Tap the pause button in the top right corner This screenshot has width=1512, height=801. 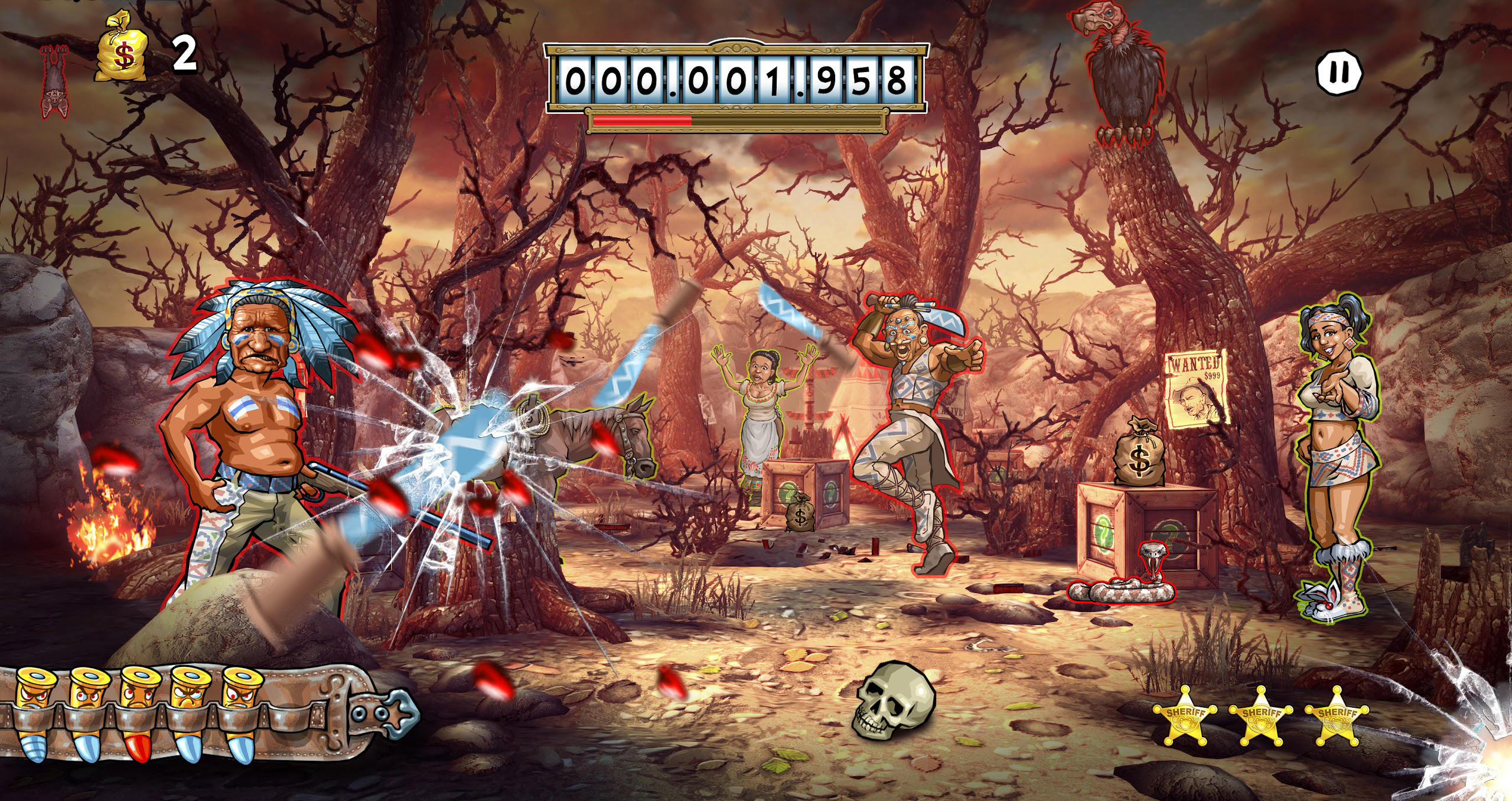(x=1340, y=72)
